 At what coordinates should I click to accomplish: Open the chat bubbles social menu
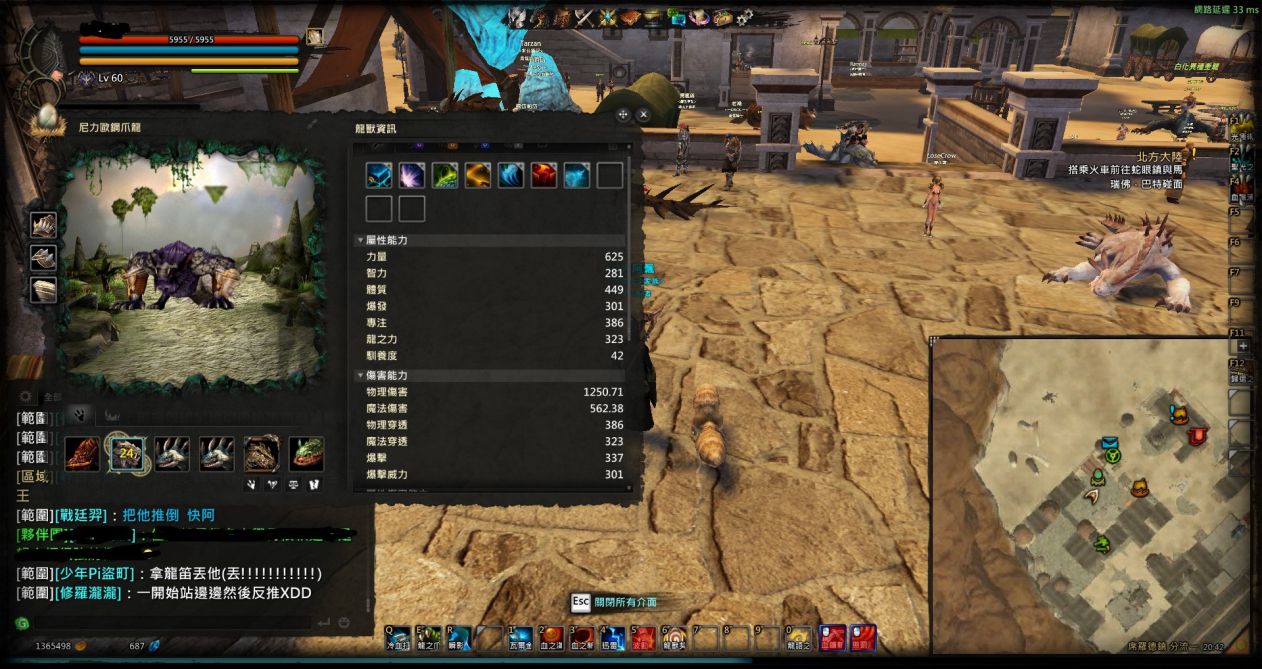click(x=677, y=17)
